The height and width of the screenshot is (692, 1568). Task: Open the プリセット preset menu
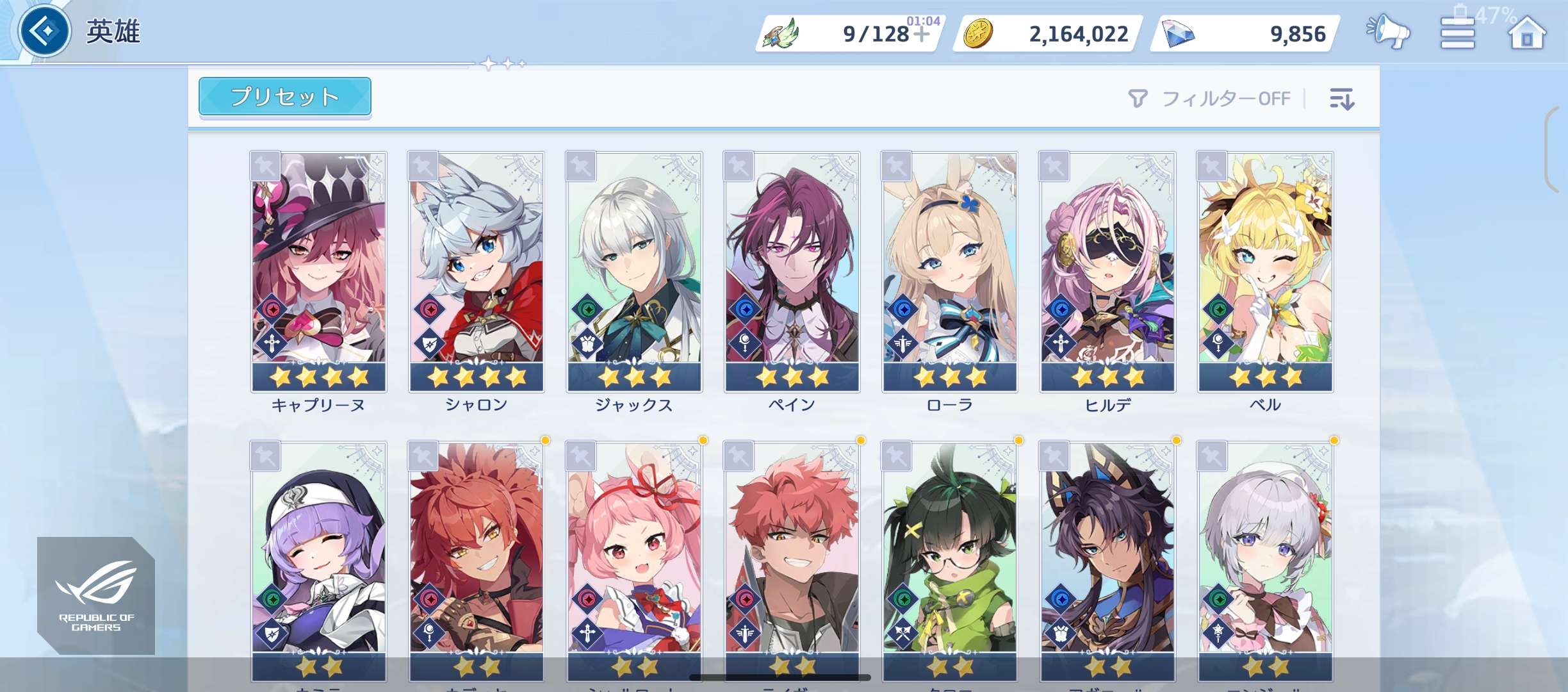point(284,97)
